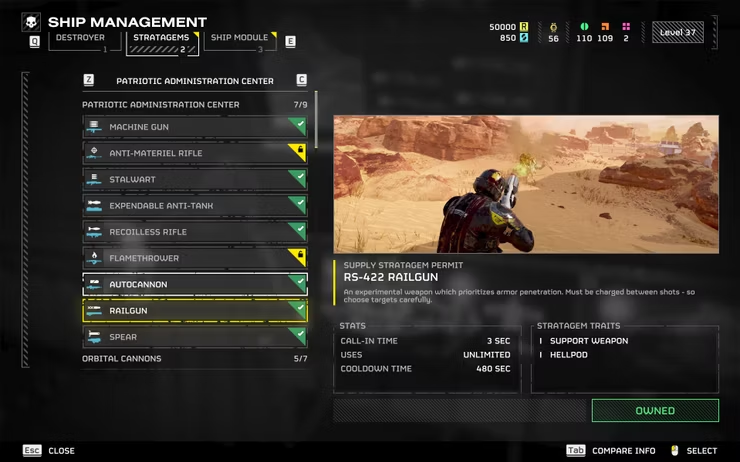Screen dimensions: 740x462
Task: Select the Autocannon stratagem
Action: [194, 285]
